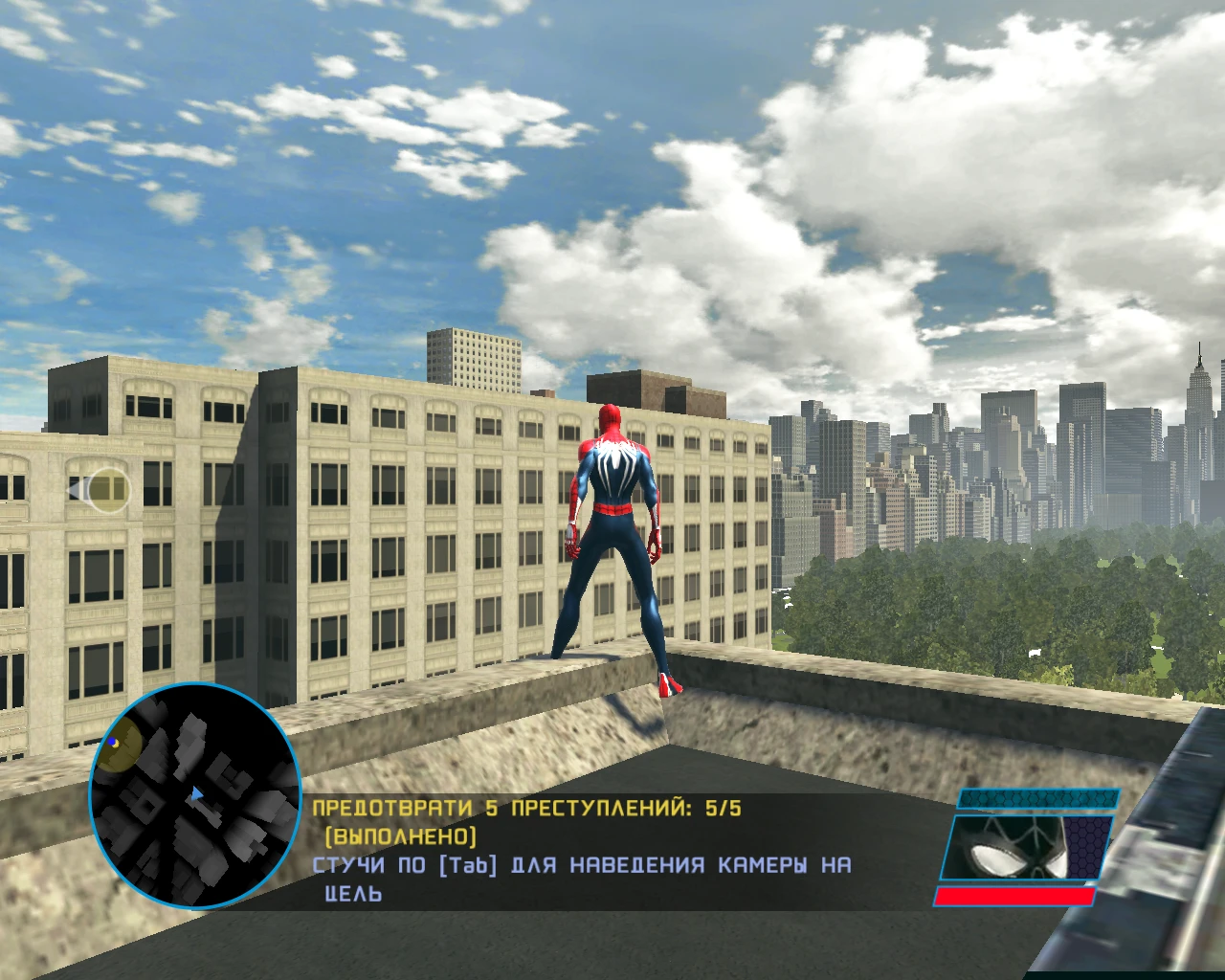Image resolution: width=1225 pixels, height=980 pixels.
Task: Click the red health bar below the portrait
Action: (1014, 898)
